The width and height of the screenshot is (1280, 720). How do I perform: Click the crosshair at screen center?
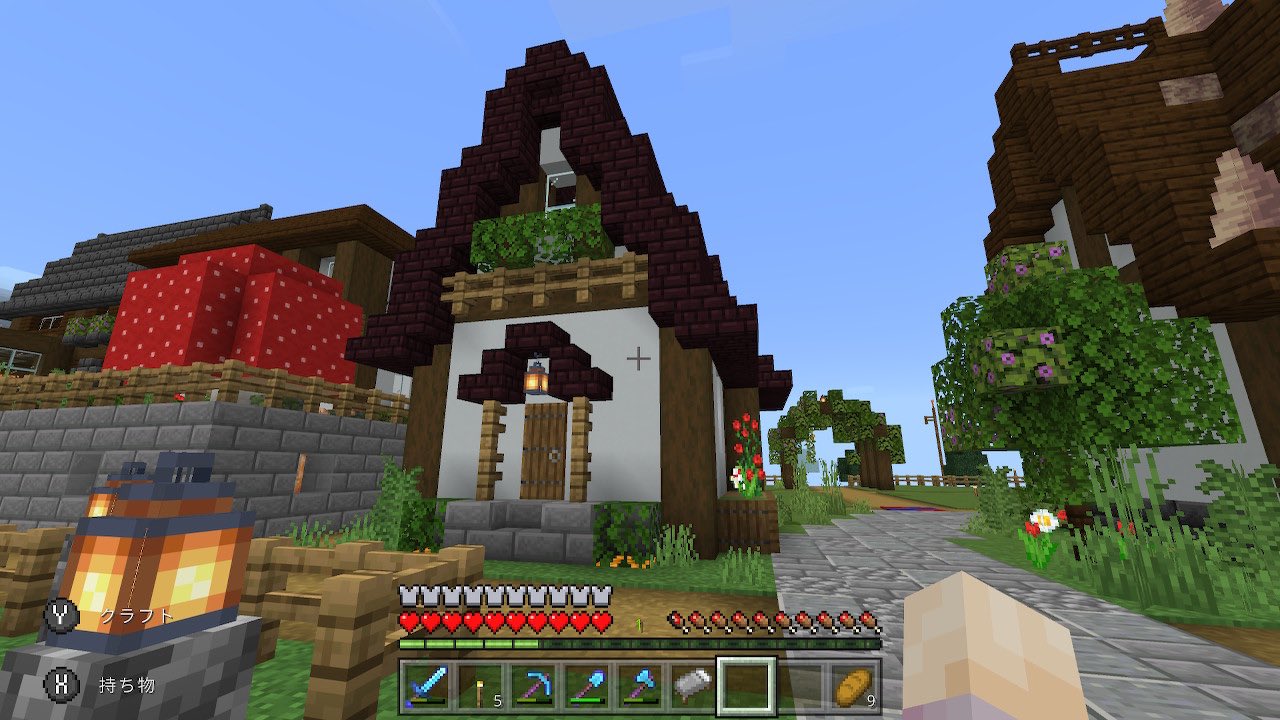click(x=637, y=360)
